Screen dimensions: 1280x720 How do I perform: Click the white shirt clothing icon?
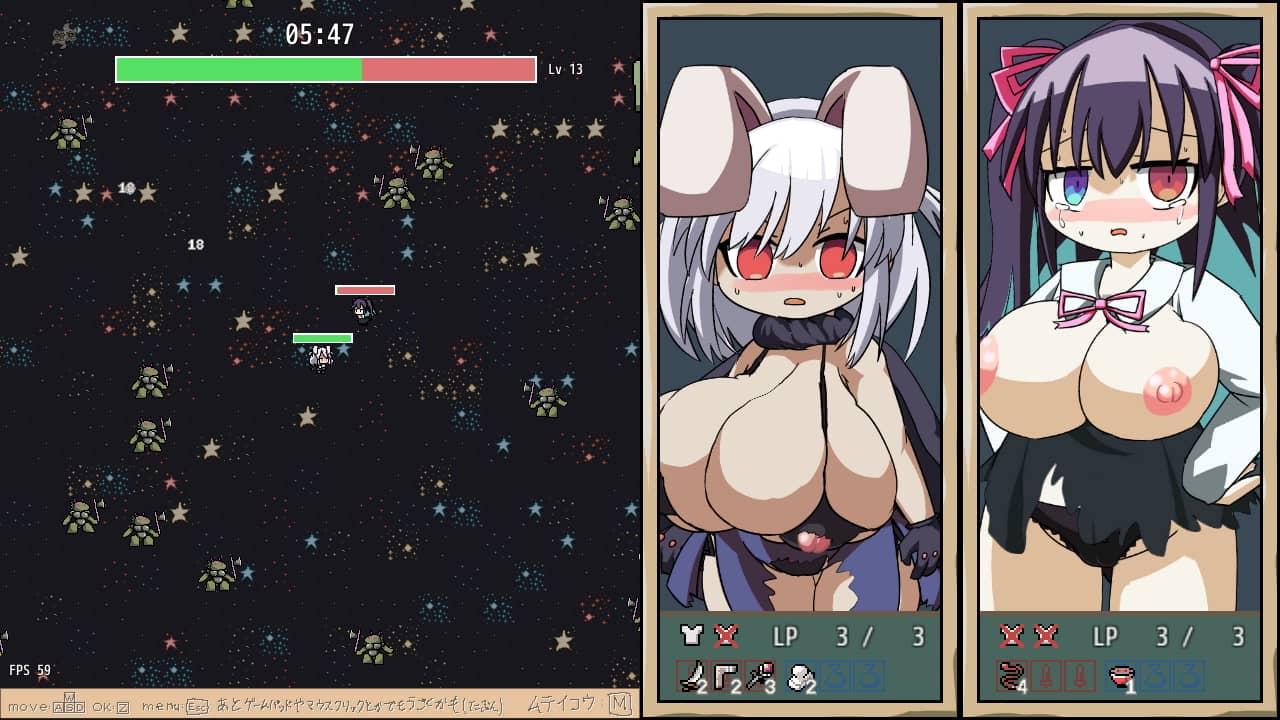[690, 635]
